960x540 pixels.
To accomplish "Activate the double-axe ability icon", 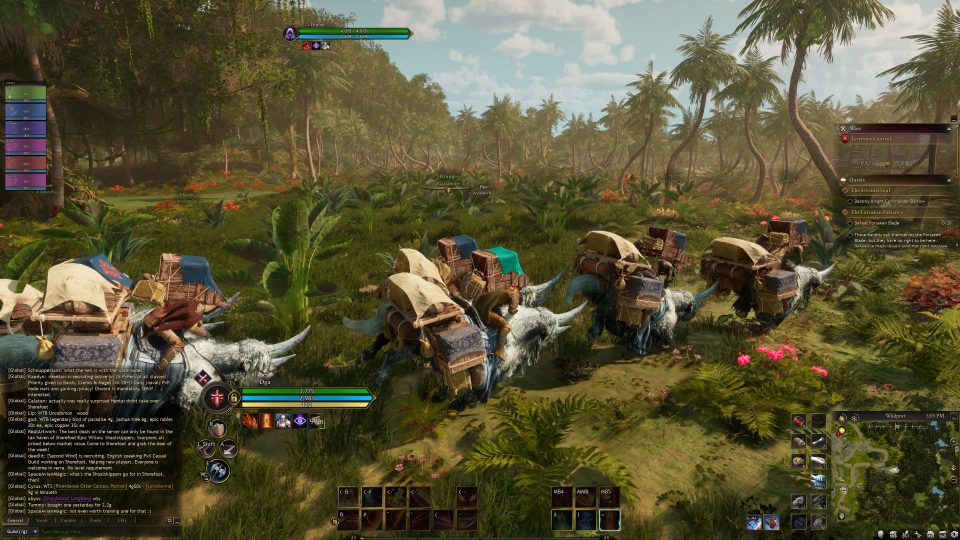I will (x=220, y=469).
